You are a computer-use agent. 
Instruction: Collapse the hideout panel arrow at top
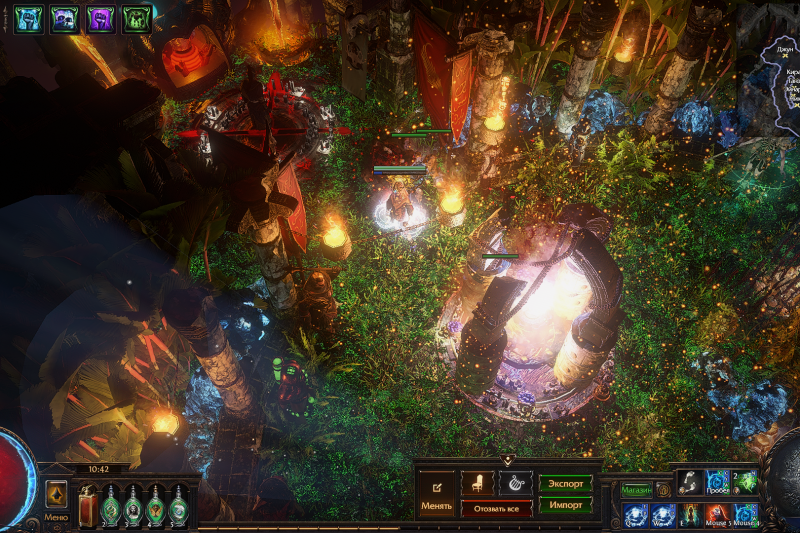pyautogui.click(x=508, y=461)
